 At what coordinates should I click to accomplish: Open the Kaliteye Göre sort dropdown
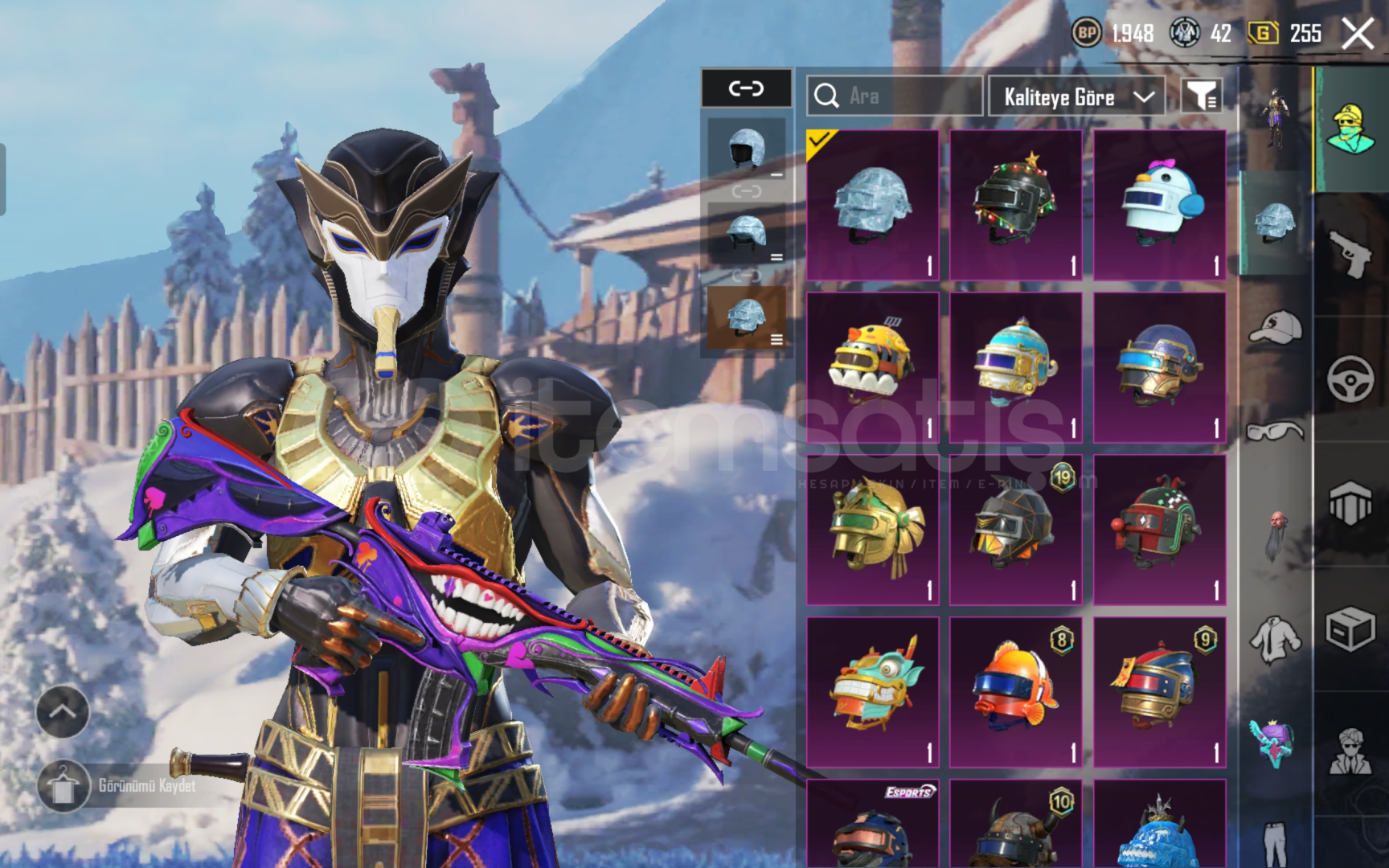[1076, 97]
